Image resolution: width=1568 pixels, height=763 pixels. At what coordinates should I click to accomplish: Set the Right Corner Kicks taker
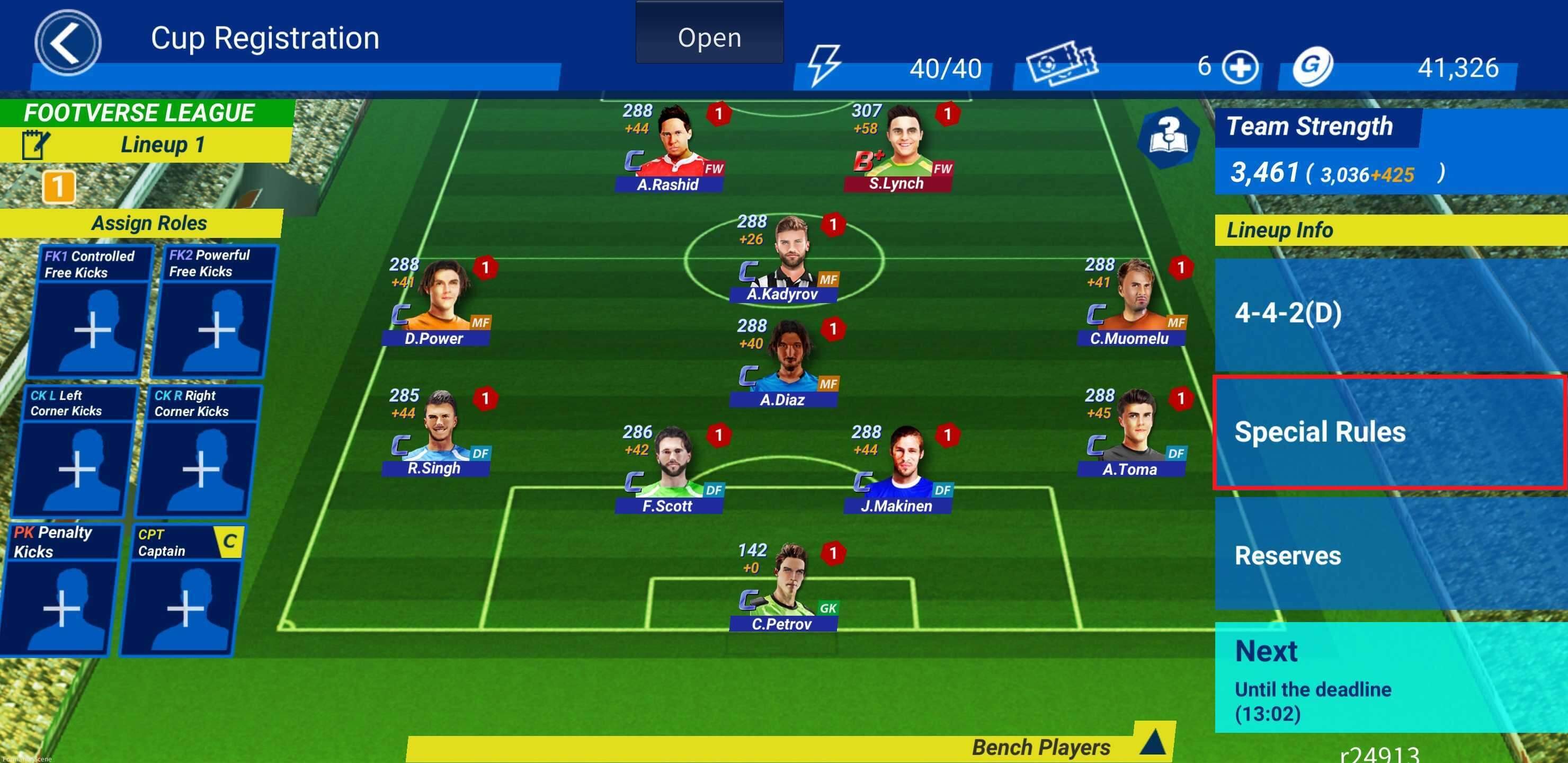tap(199, 468)
